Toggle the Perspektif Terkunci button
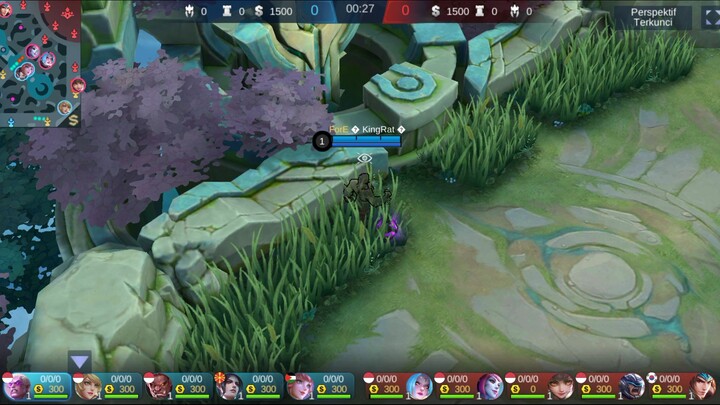Viewport: 720px width, 405px height. 653,16
